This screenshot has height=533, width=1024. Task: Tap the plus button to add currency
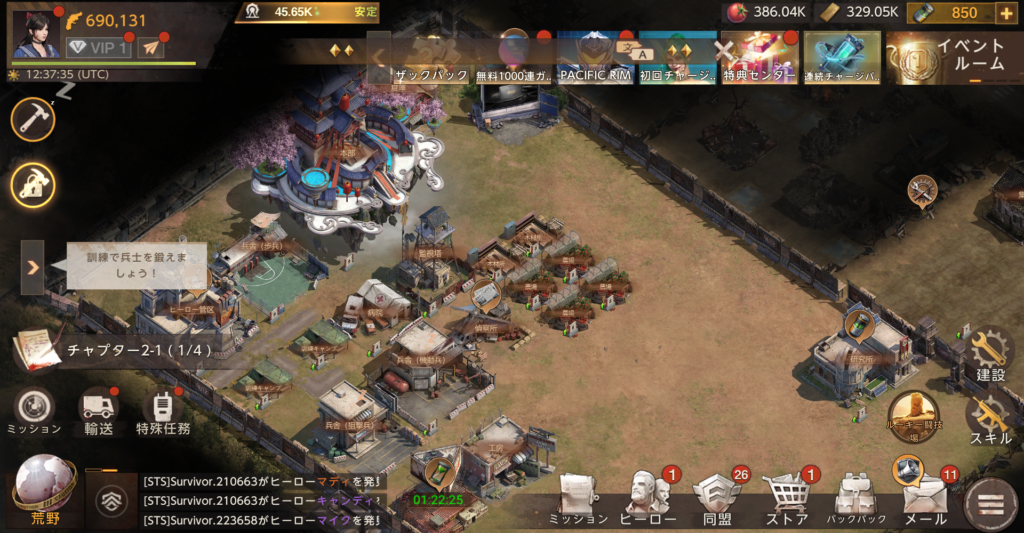pos(1006,13)
